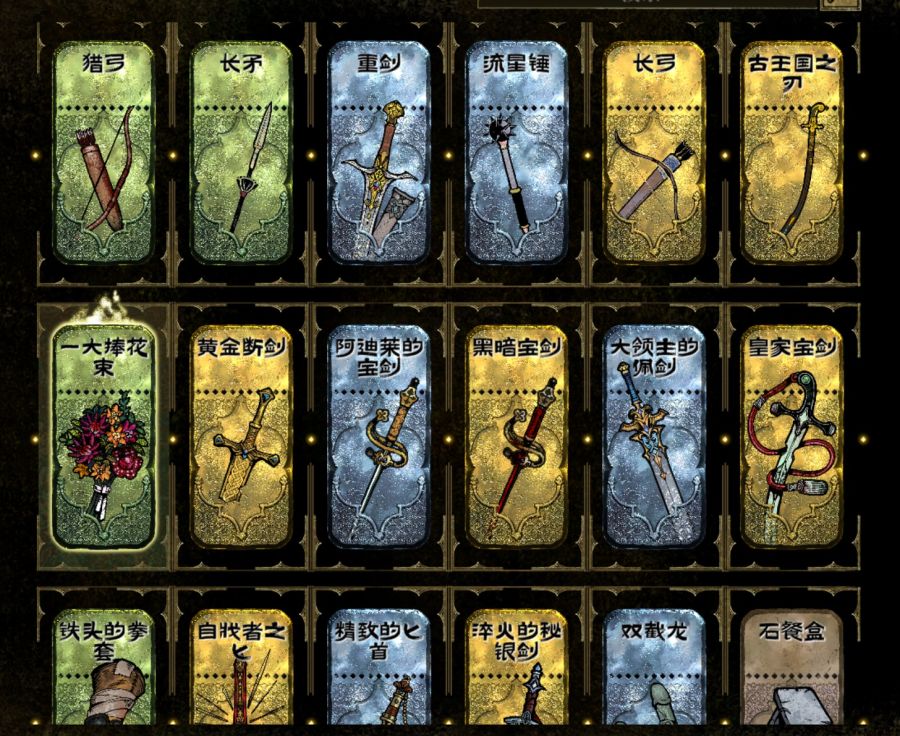Choose the 黑暗宝剑 dark sword card
The image size is (900, 736).
click(x=517, y=436)
